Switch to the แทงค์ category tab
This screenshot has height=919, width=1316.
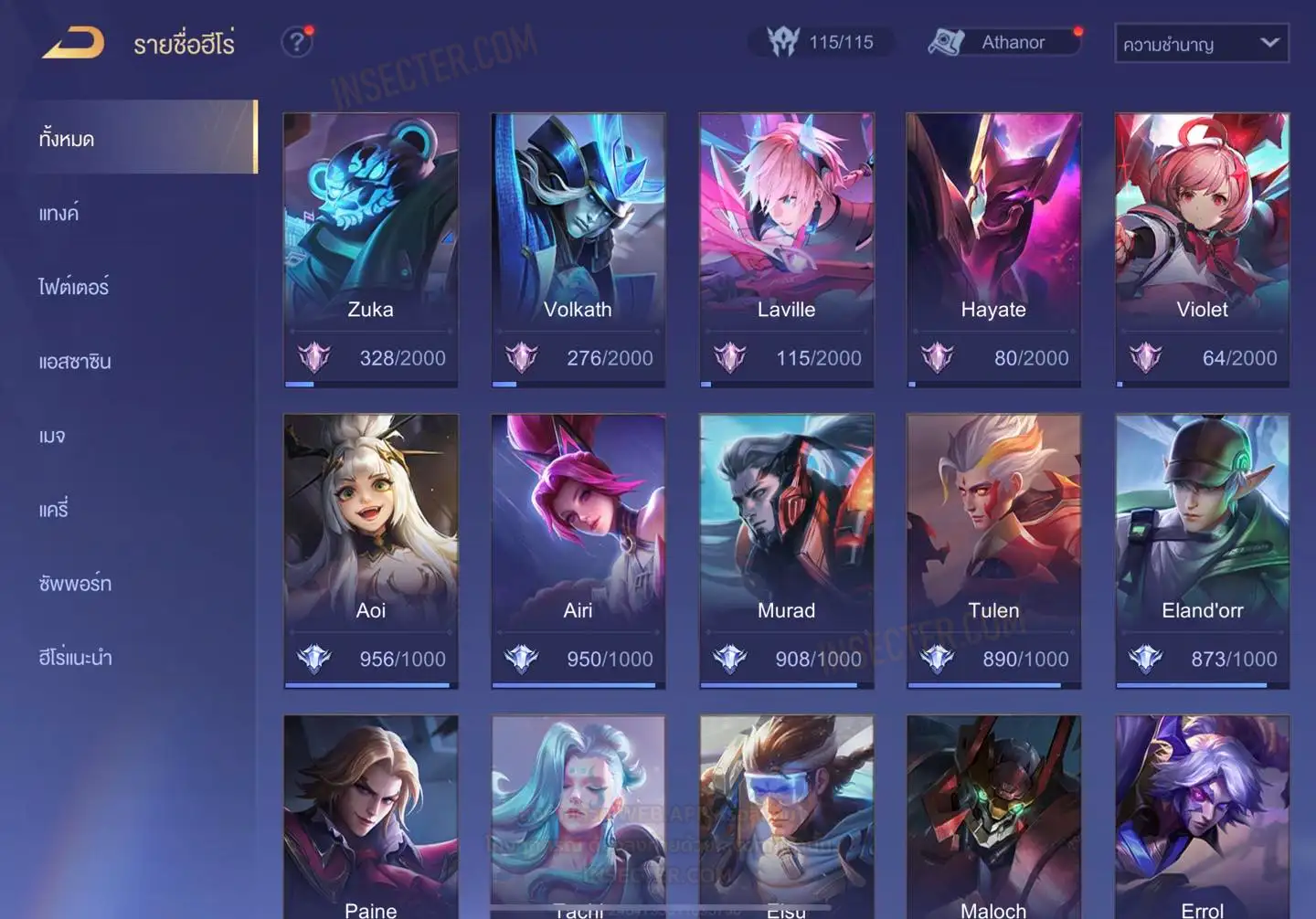58,214
